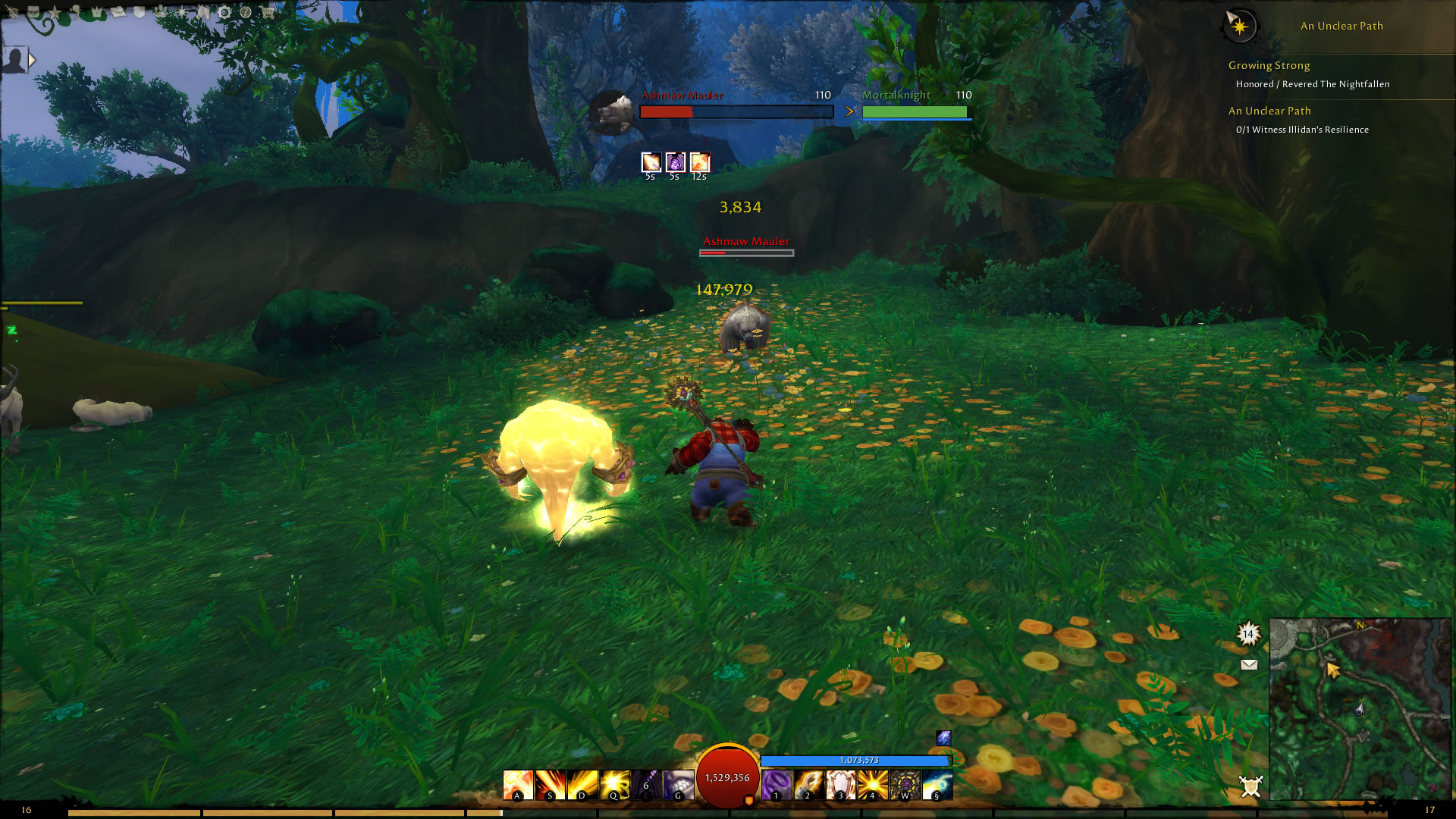Click the ornate gear ability on W

[905, 785]
